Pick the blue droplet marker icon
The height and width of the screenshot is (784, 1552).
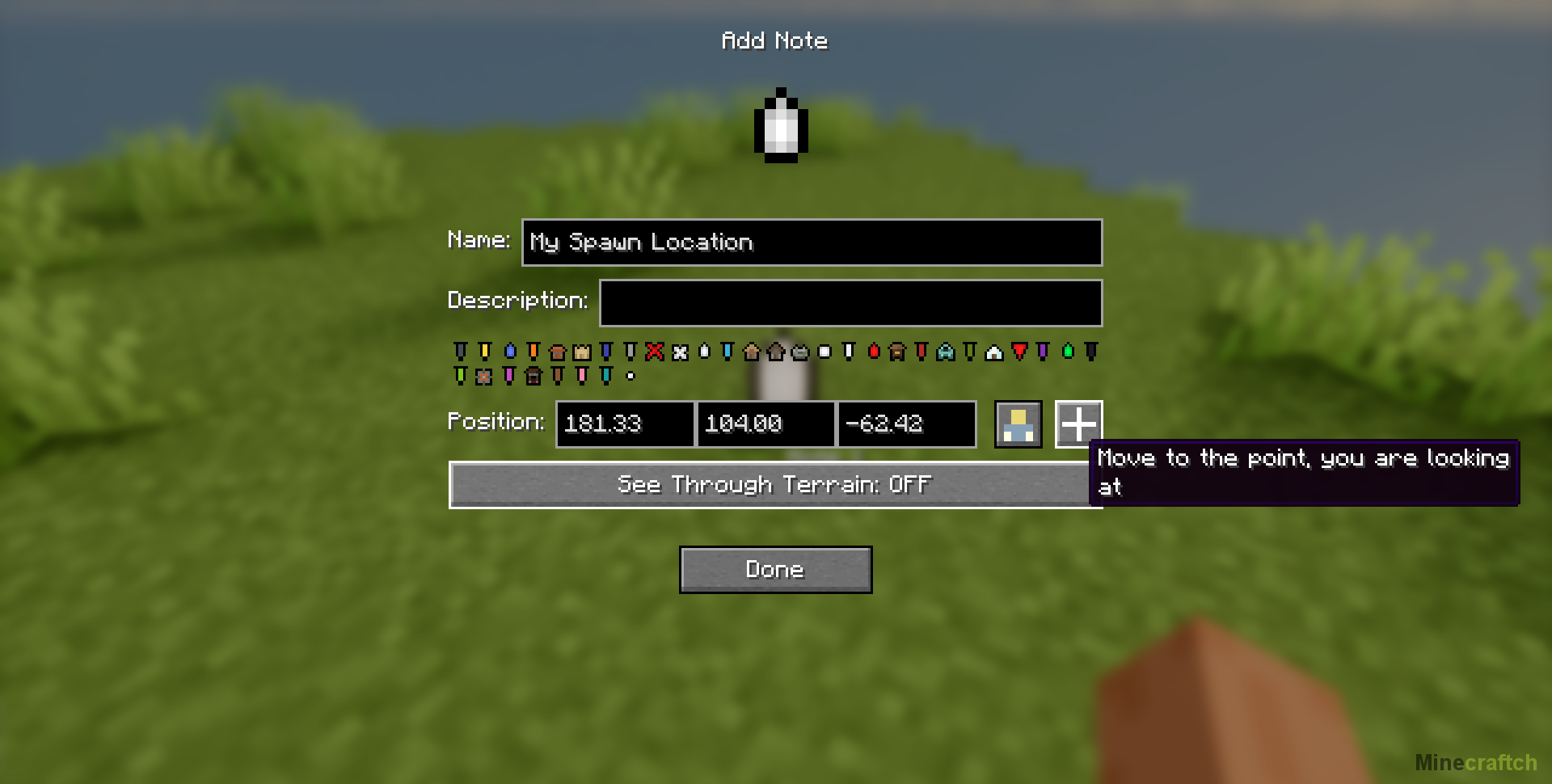[x=509, y=352]
